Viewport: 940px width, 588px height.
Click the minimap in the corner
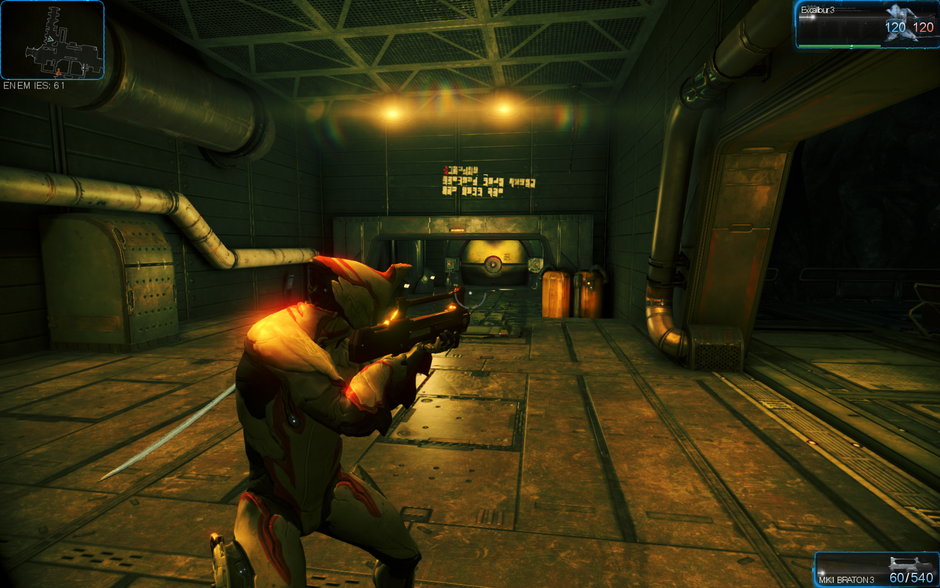tap(52, 40)
